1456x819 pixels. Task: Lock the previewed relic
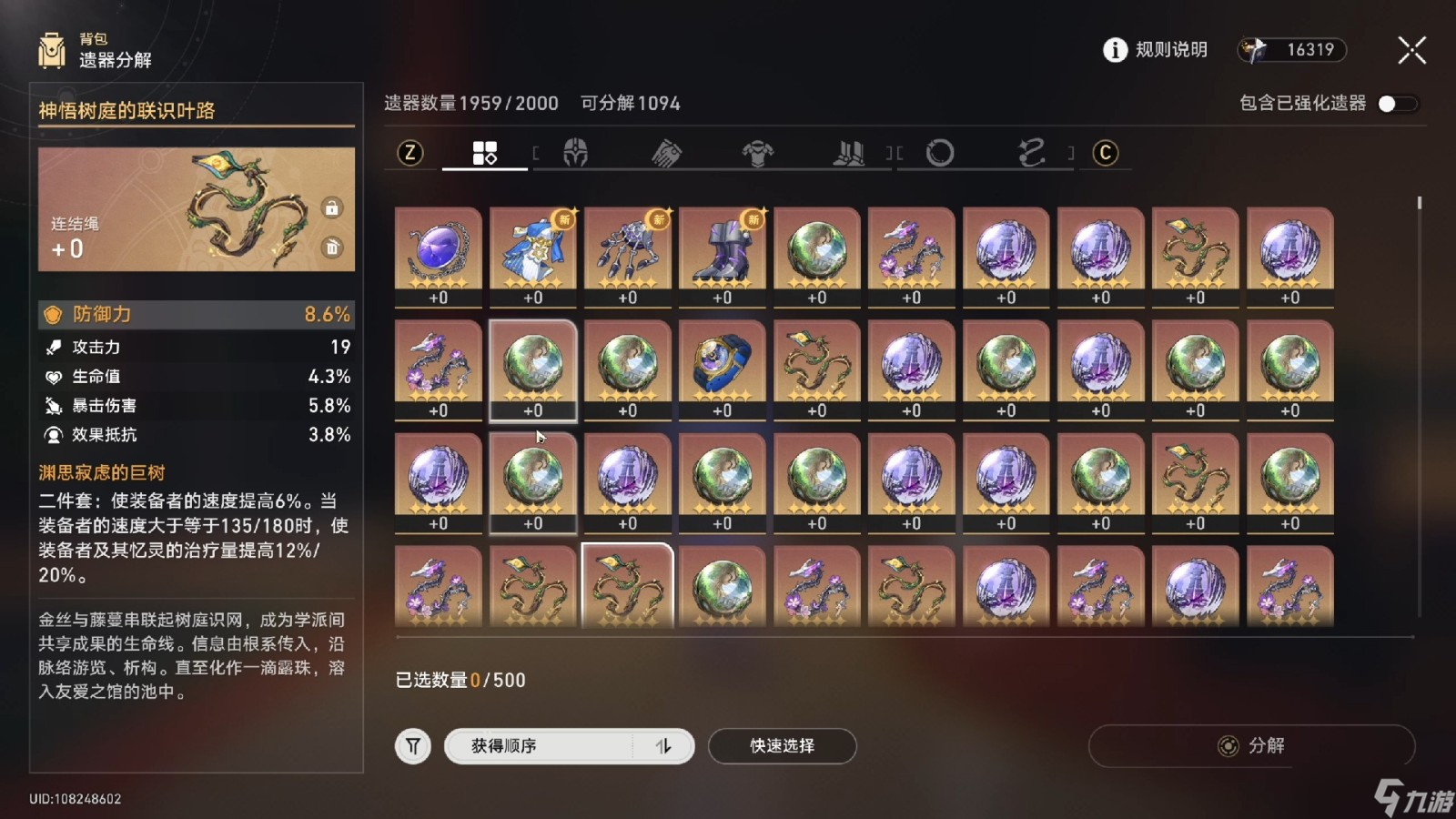point(333,207)
